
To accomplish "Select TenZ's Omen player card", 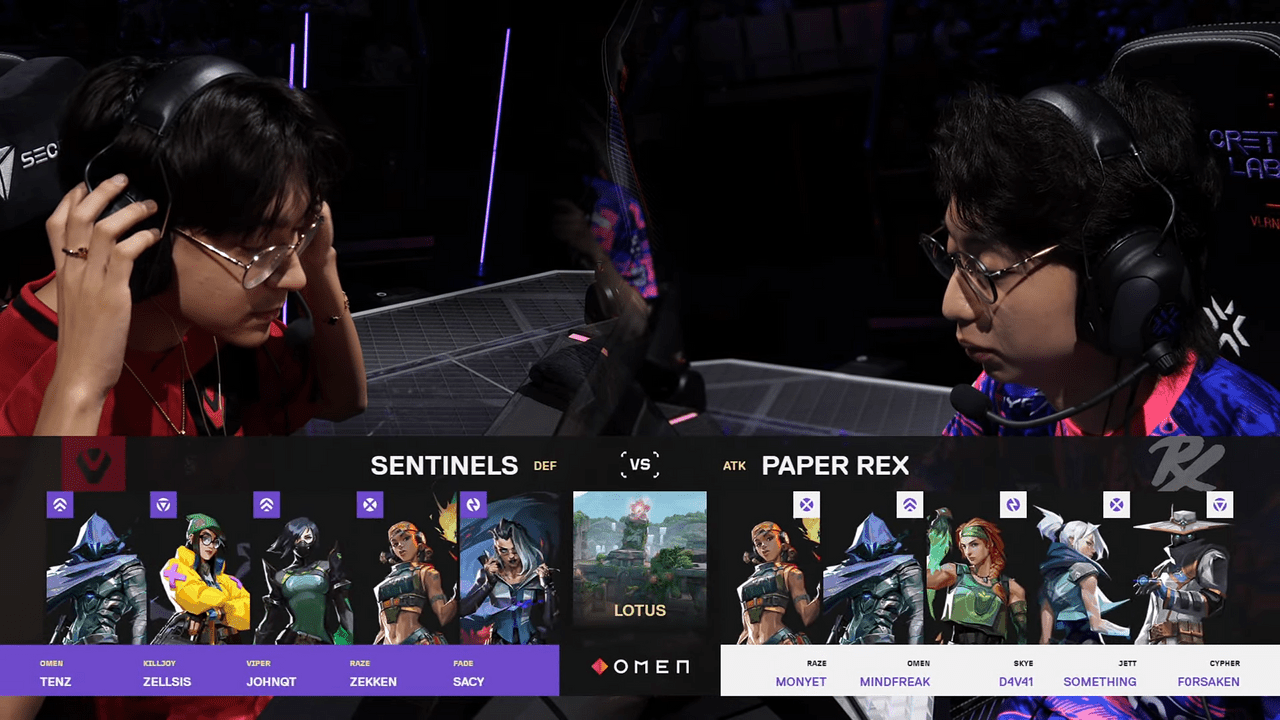I will pyautogui.click(x=97, y=580).
